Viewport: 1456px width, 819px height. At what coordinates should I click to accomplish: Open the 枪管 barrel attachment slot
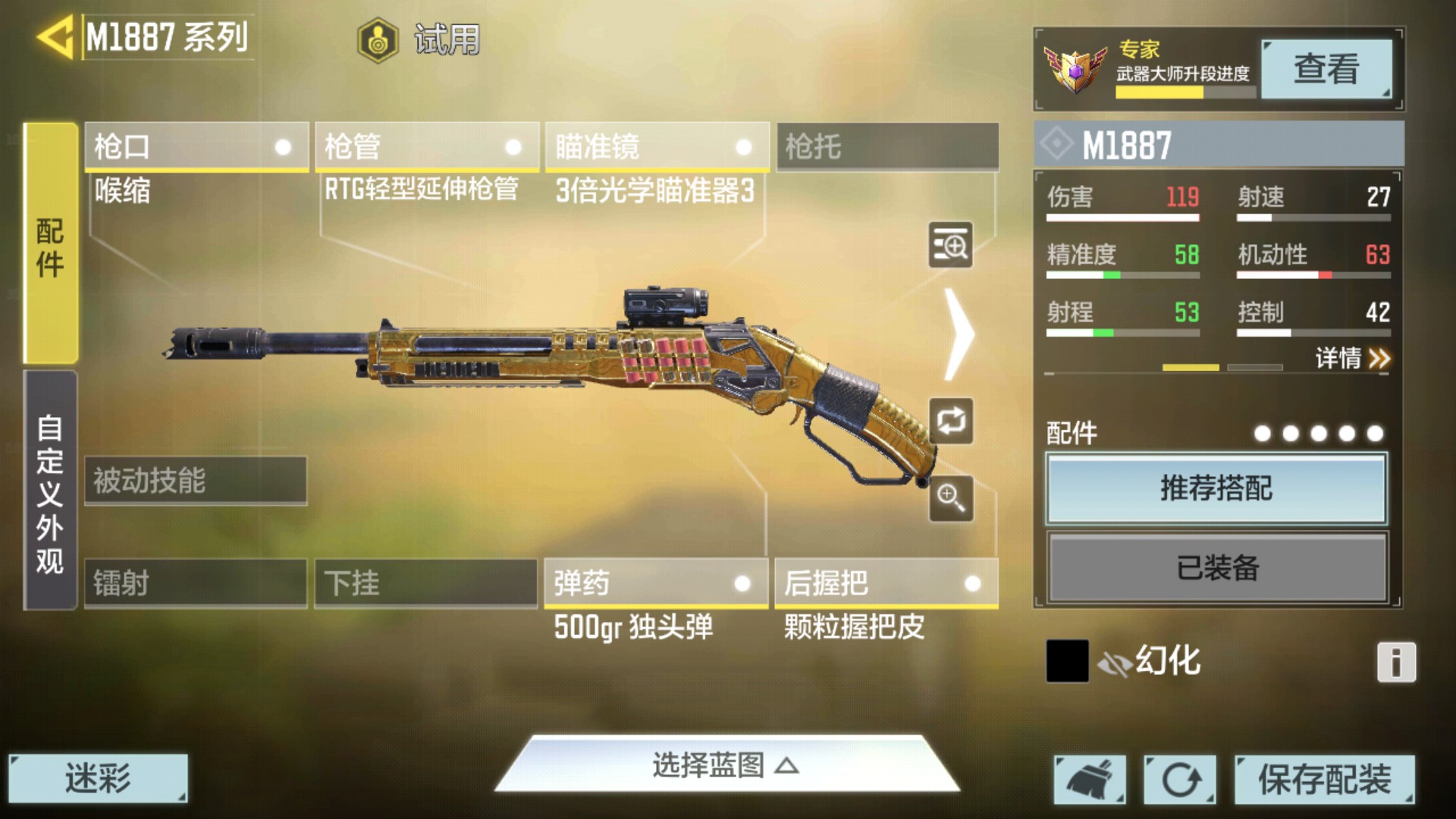pyautogui.click(x=426, y=146)
